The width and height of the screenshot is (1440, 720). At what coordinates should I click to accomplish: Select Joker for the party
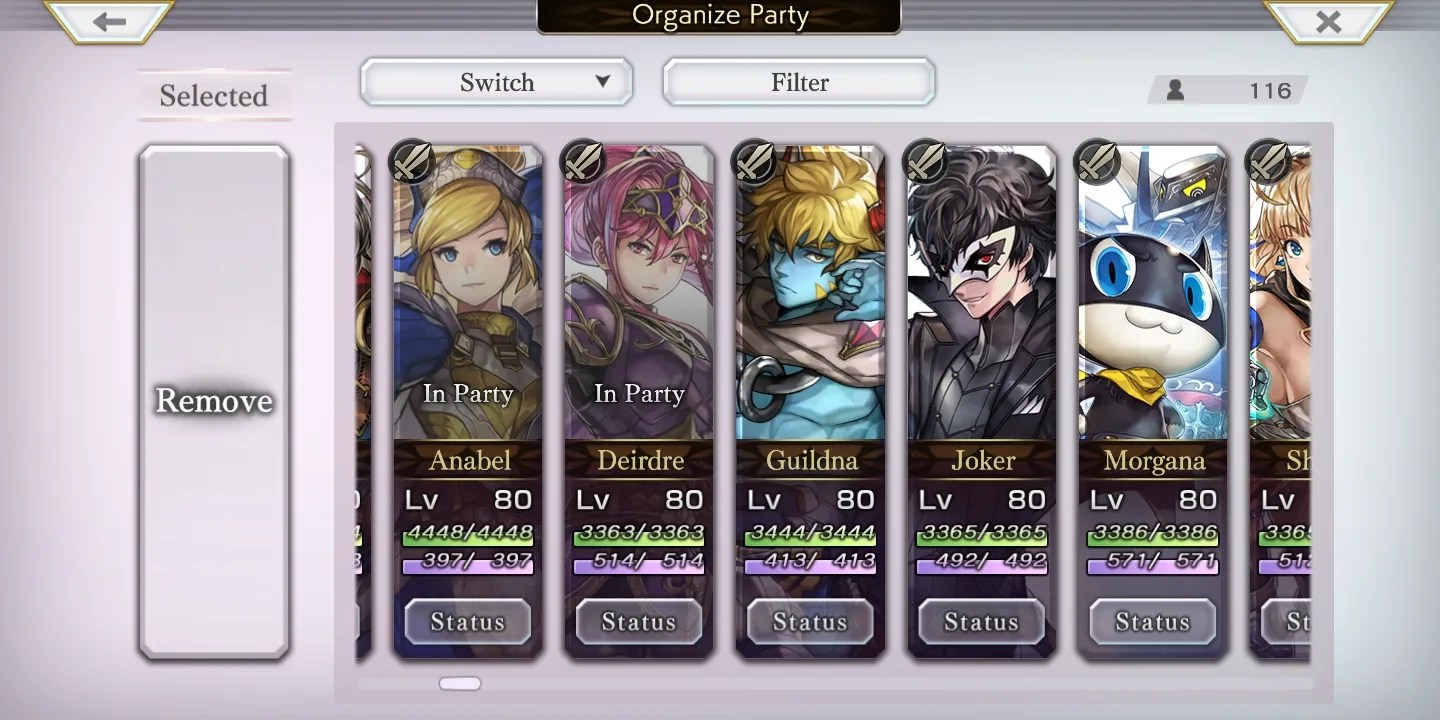(982, 300)
